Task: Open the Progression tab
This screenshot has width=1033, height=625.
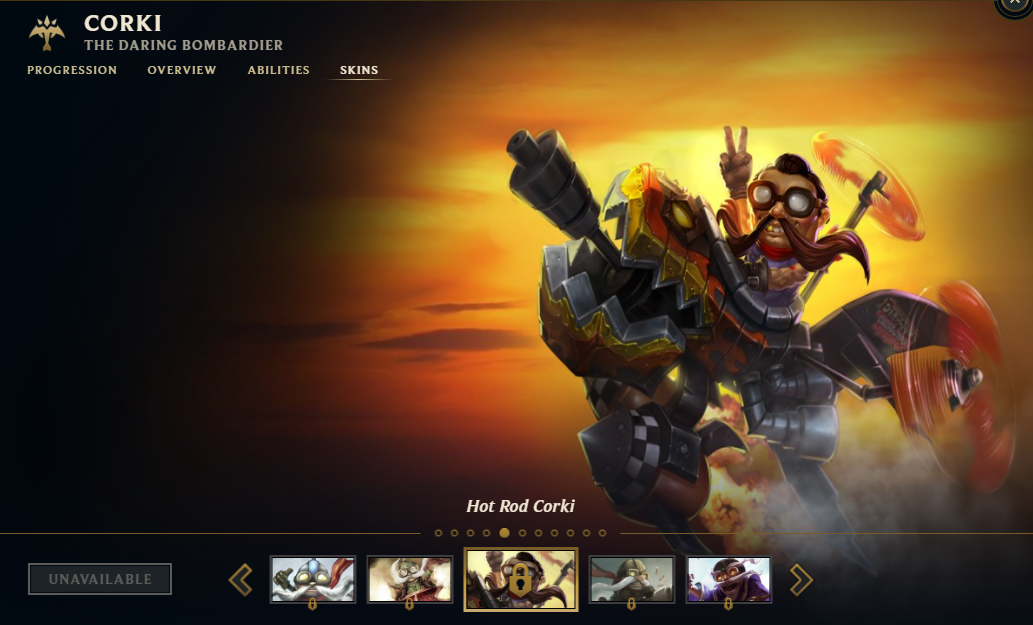Action: point(72,70)
